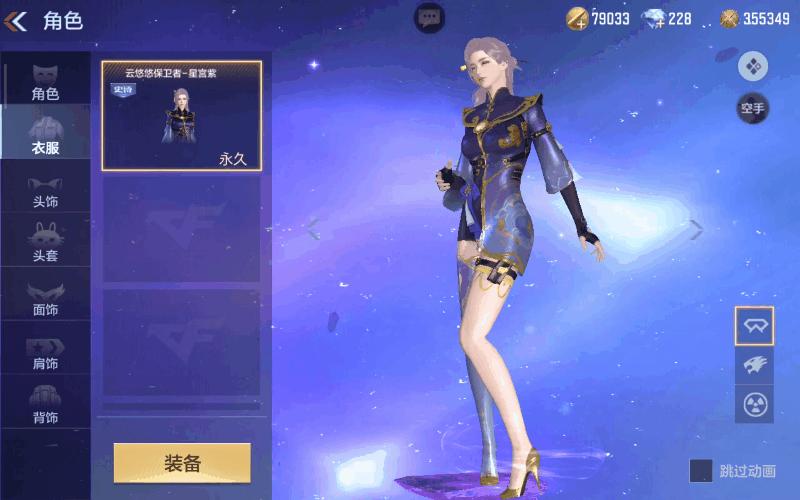The height and width of the screenshot is (500, 800).
Task: Select the 云悠悠保卫者-星宫紫 outfit card
Action: click(181, 115)
